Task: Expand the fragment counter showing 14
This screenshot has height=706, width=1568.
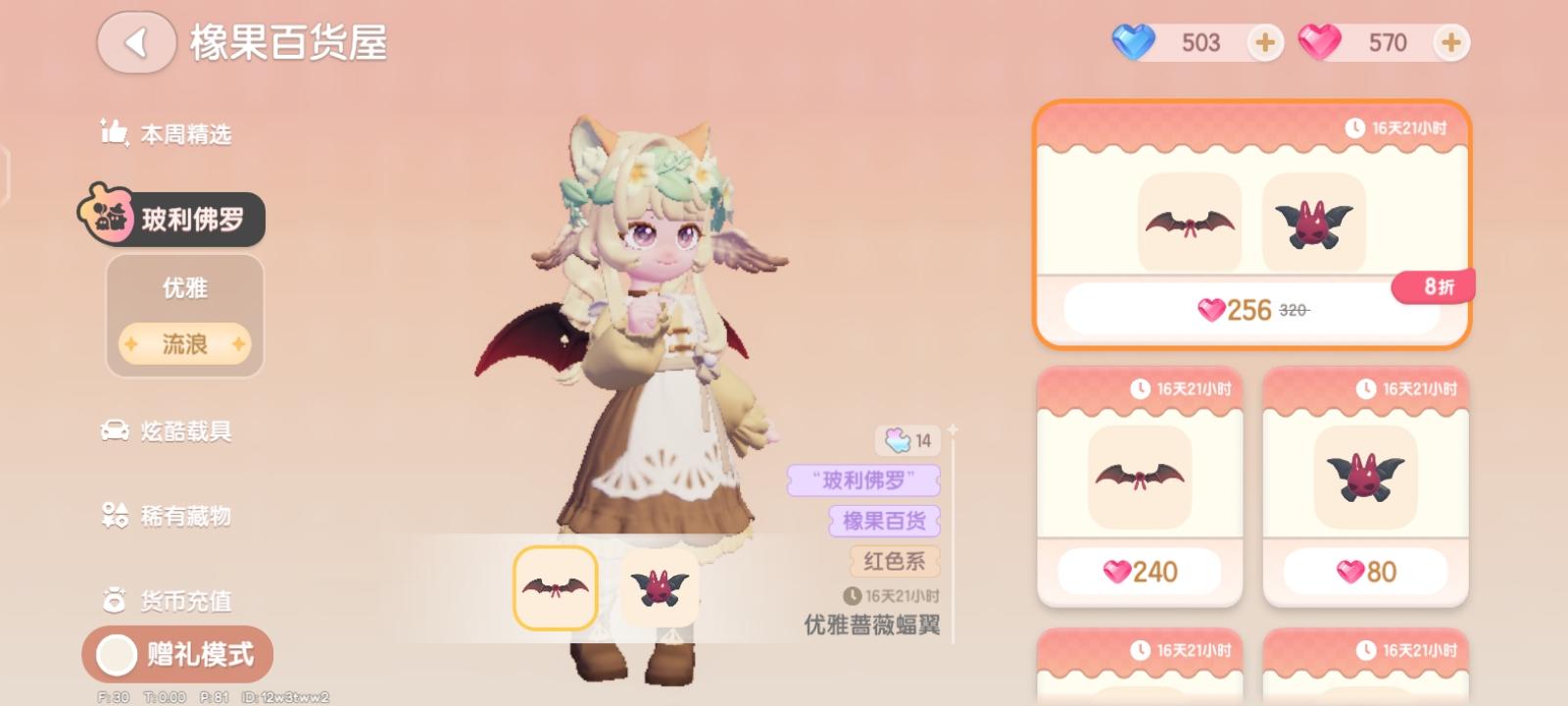Action: [x=906, y=441]
